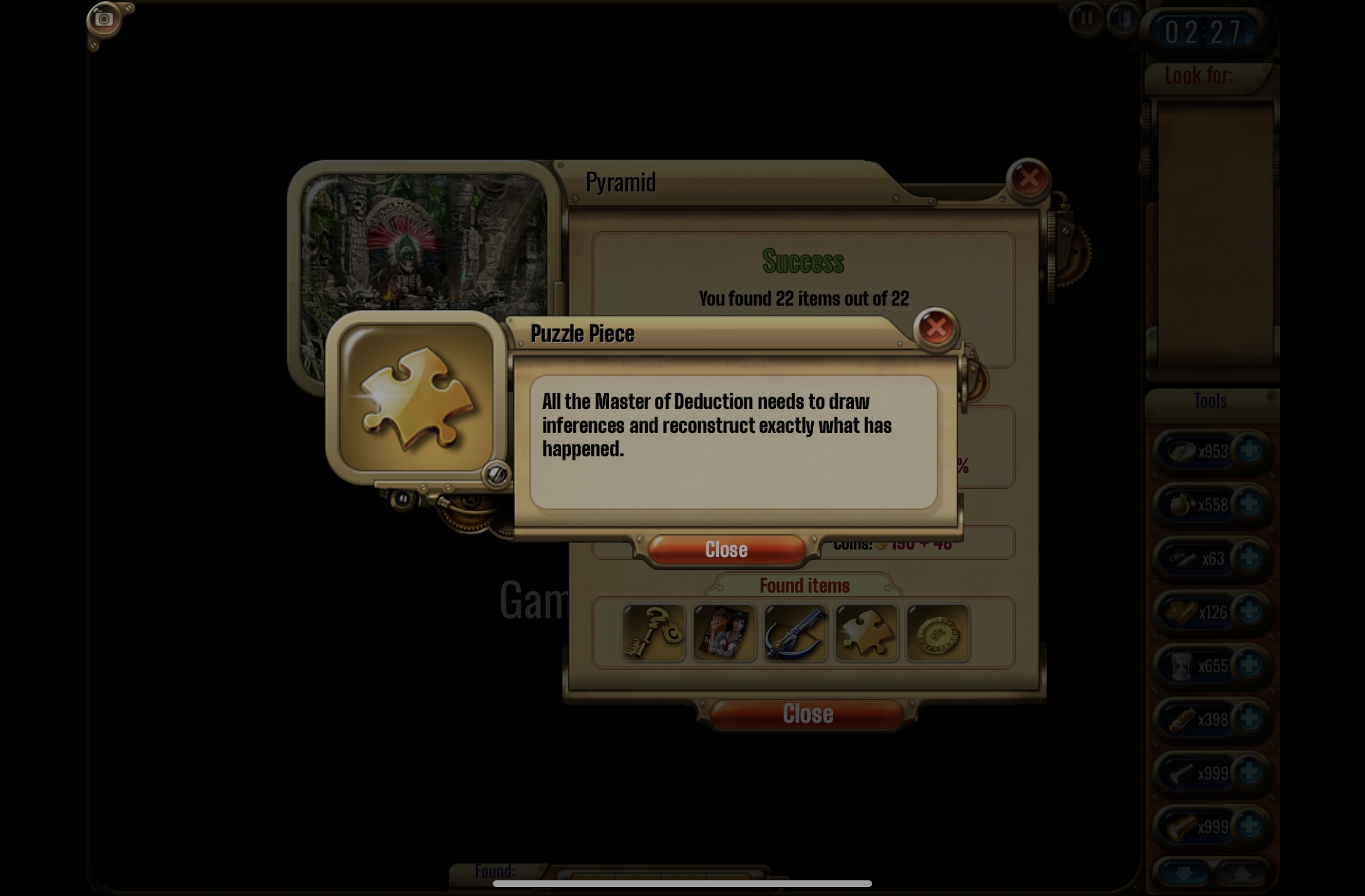
Task: Add more of the x126 tool
Action: click(x=1249, y=612)
